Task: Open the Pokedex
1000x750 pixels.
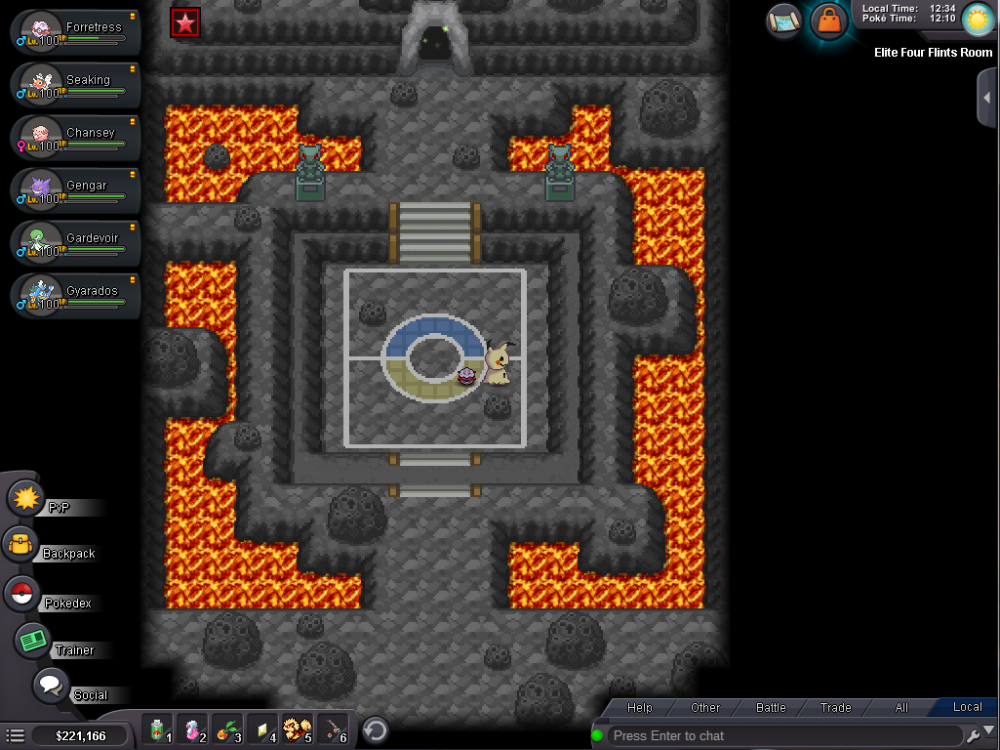Action: click(21, 594)
